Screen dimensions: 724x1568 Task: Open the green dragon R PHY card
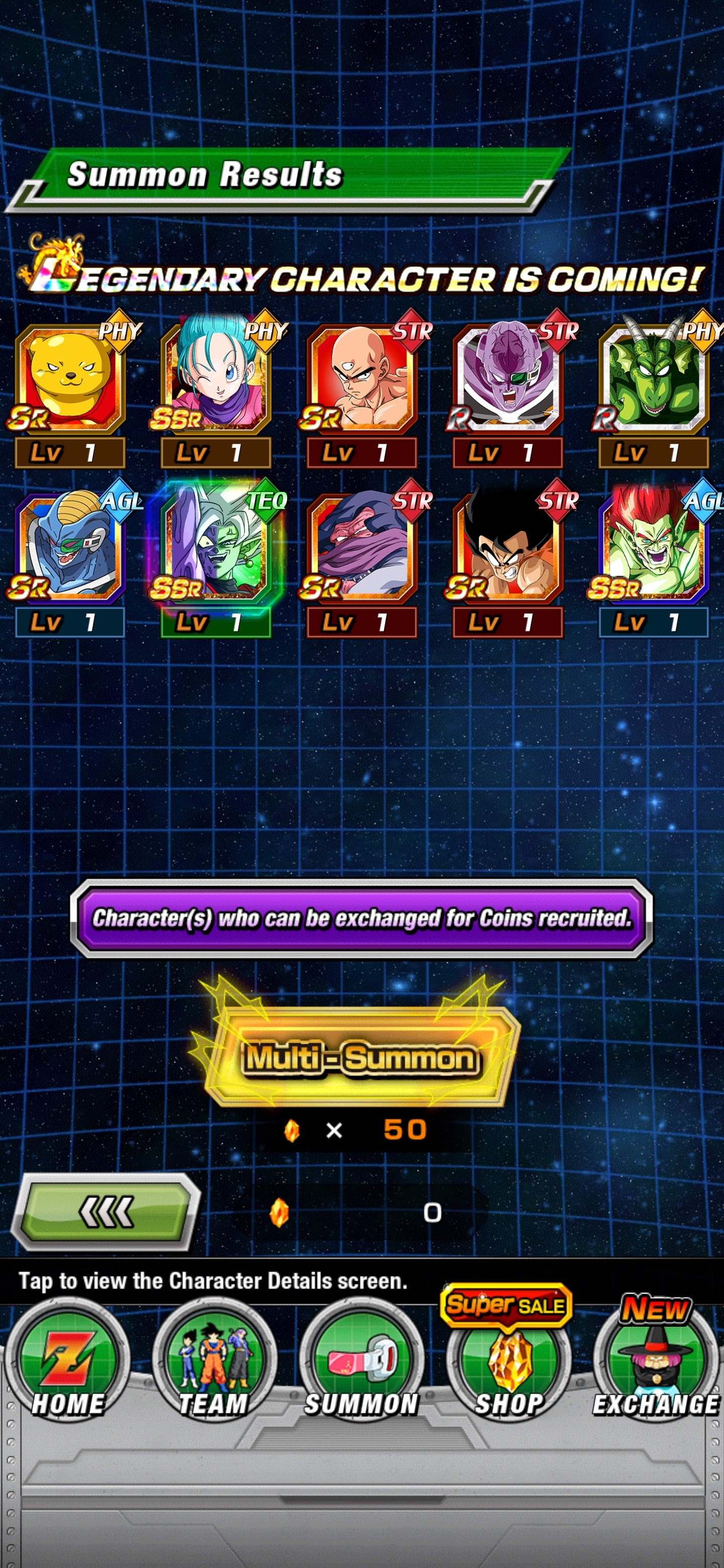(x=654, y=380)
